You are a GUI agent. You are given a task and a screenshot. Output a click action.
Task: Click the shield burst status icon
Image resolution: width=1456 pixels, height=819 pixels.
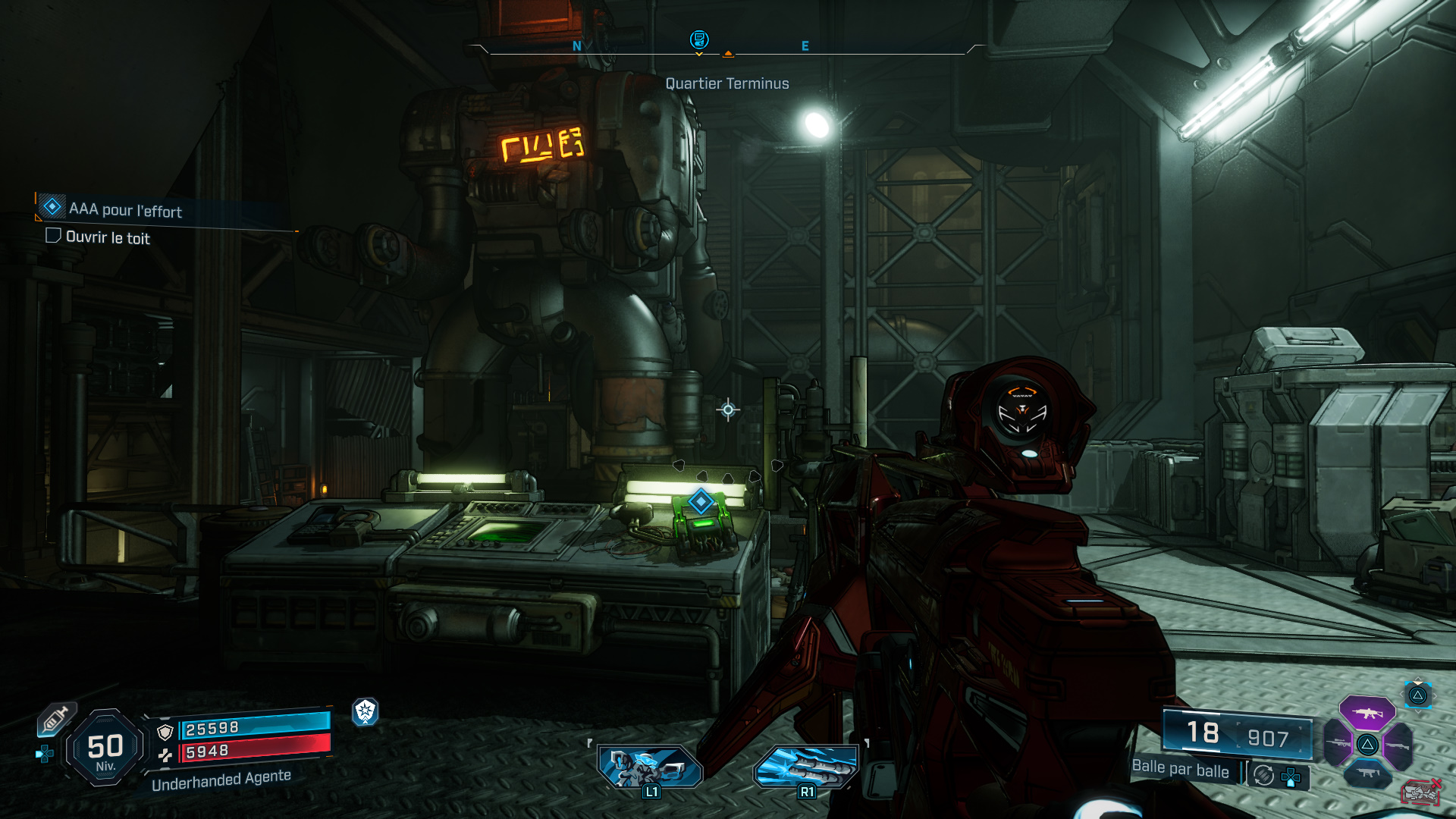[366, 711]
